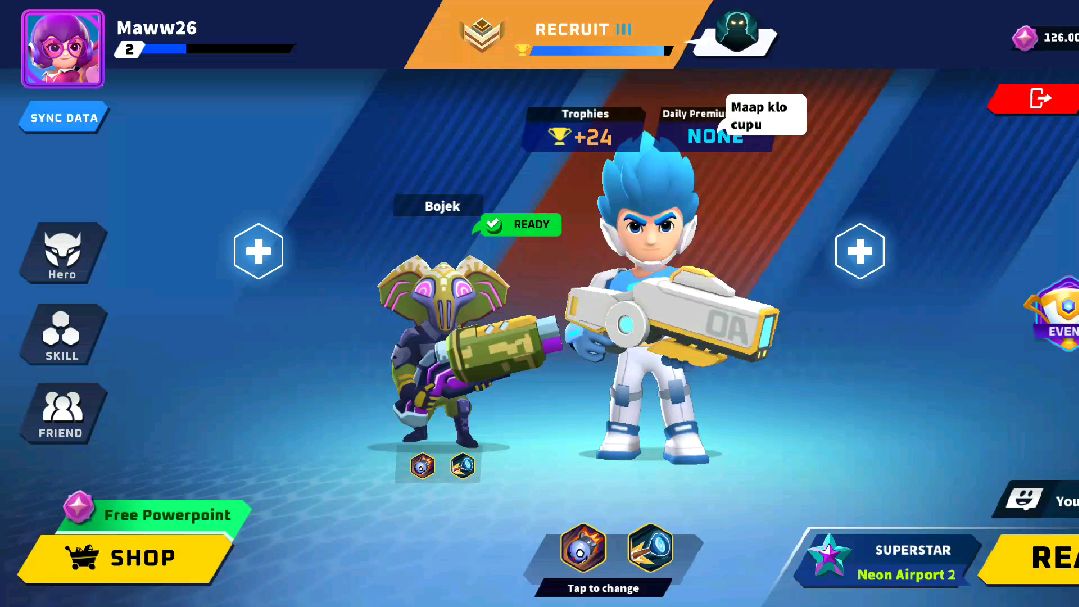Open the dark robot hero portrait
The width and height of the screenshot is (1079, 607).
[x=736, y=34]
